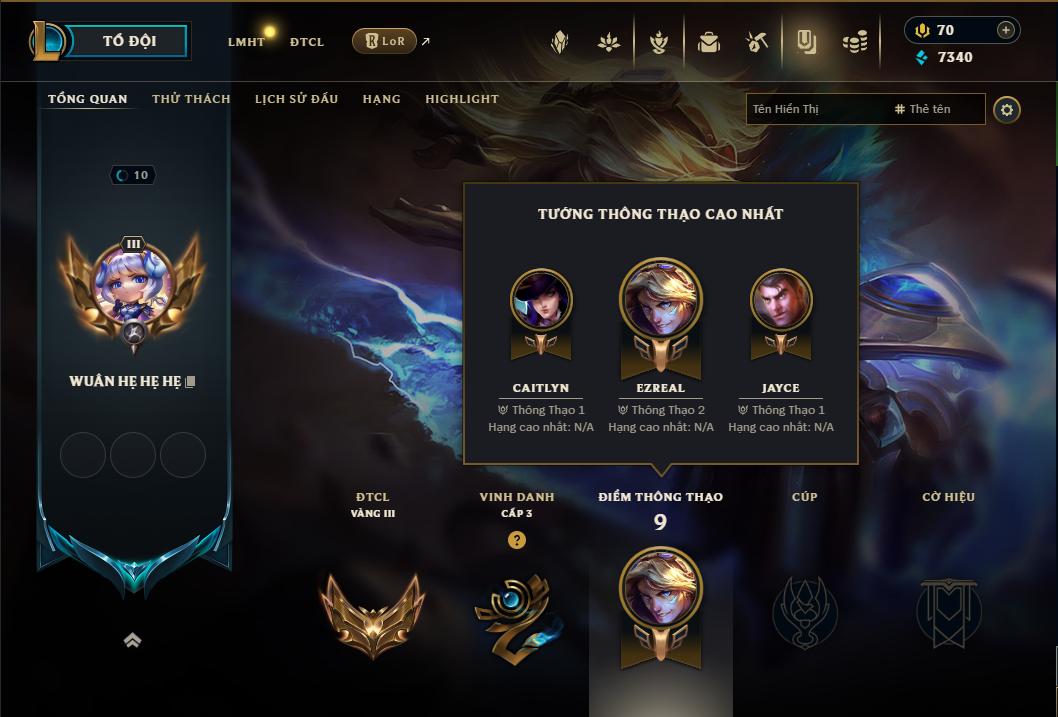Switch to the ĐTCL game tab

pos(307,42)
